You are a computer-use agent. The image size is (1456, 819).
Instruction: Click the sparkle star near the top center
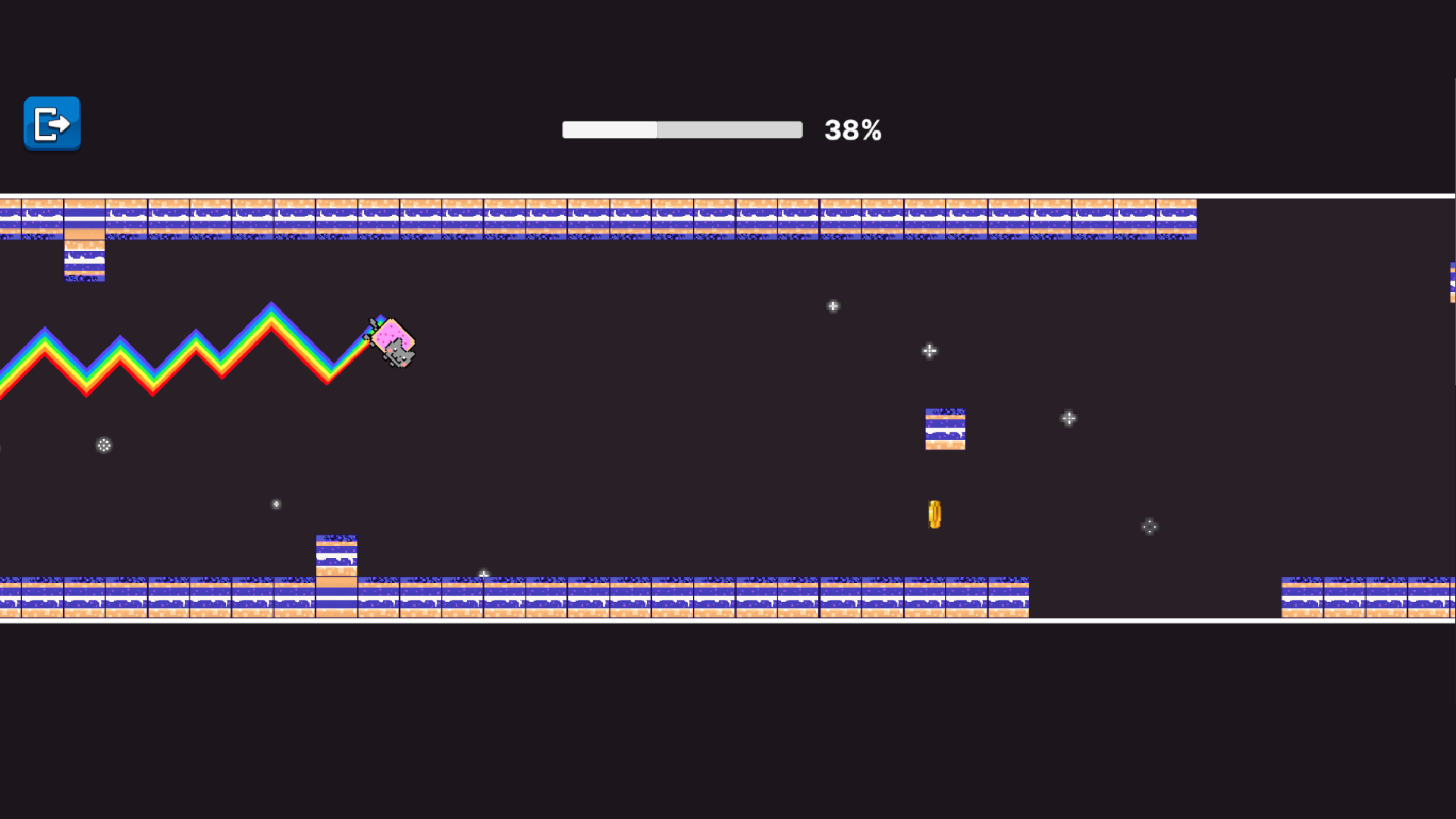(x=833, y=306)
